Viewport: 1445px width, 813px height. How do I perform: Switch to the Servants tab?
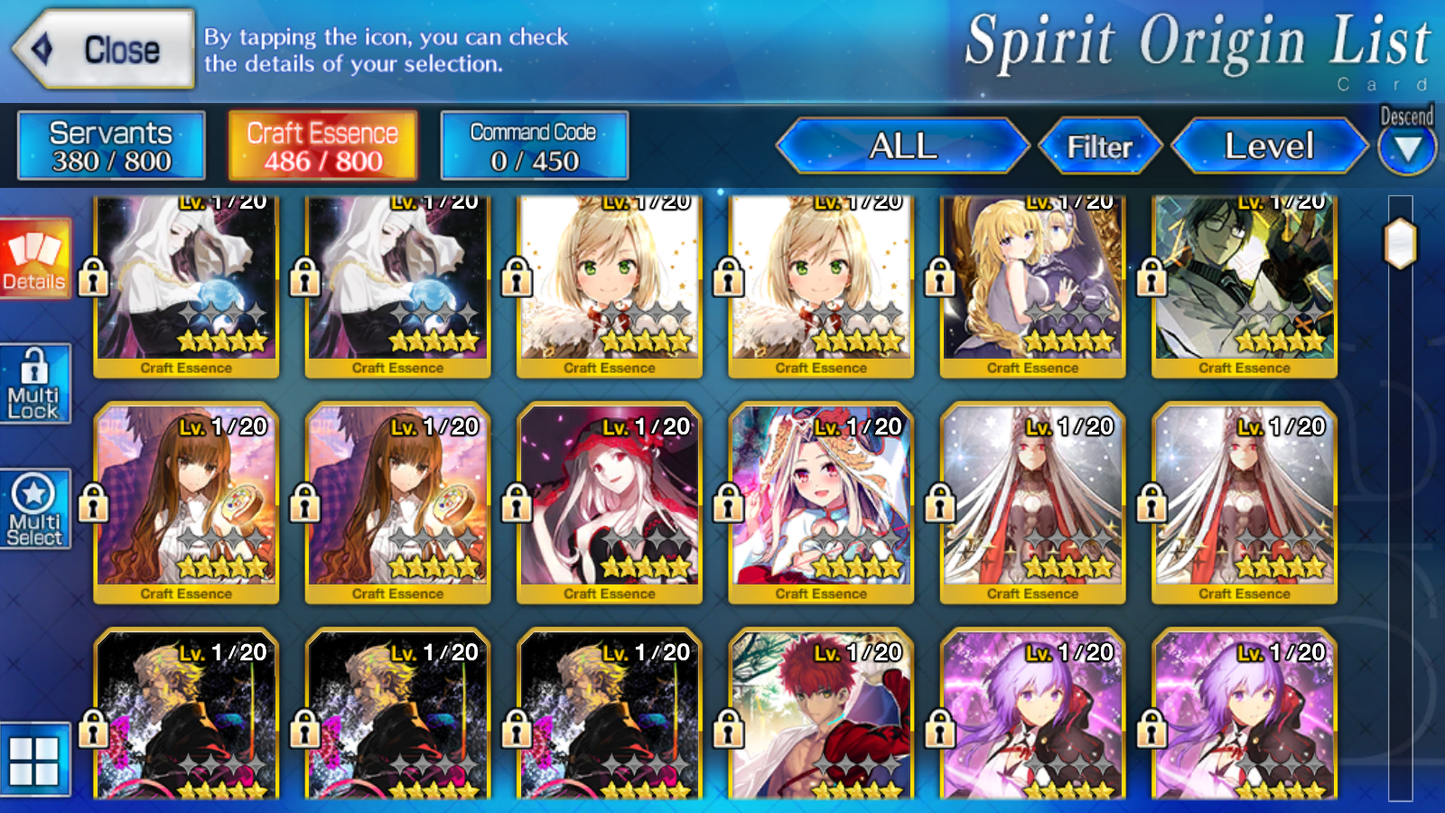tap(110, 143)
